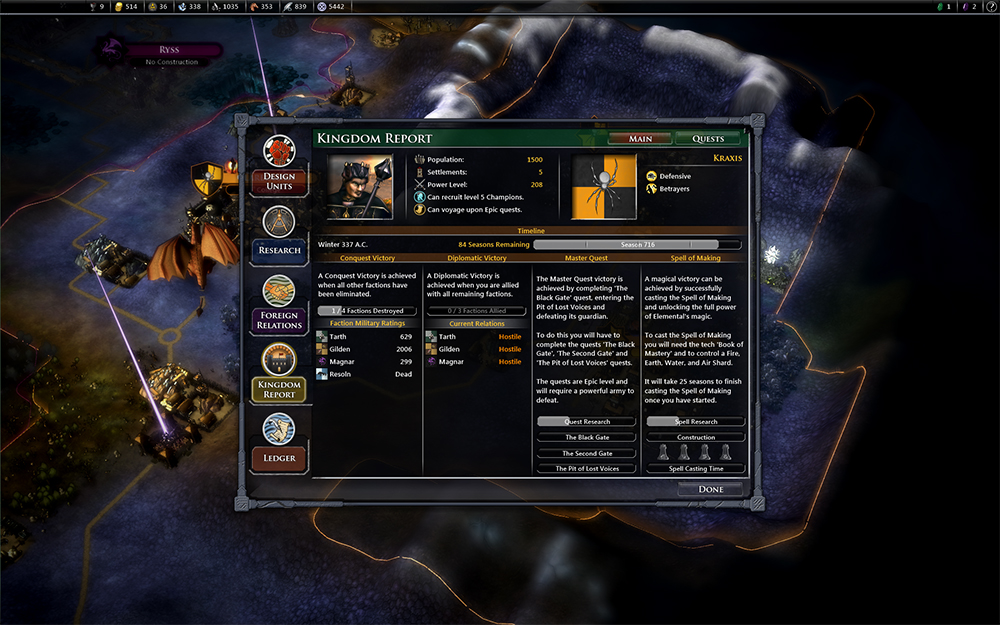
Task: Click The Black Gate quest bar
Action: pos(586,437)
